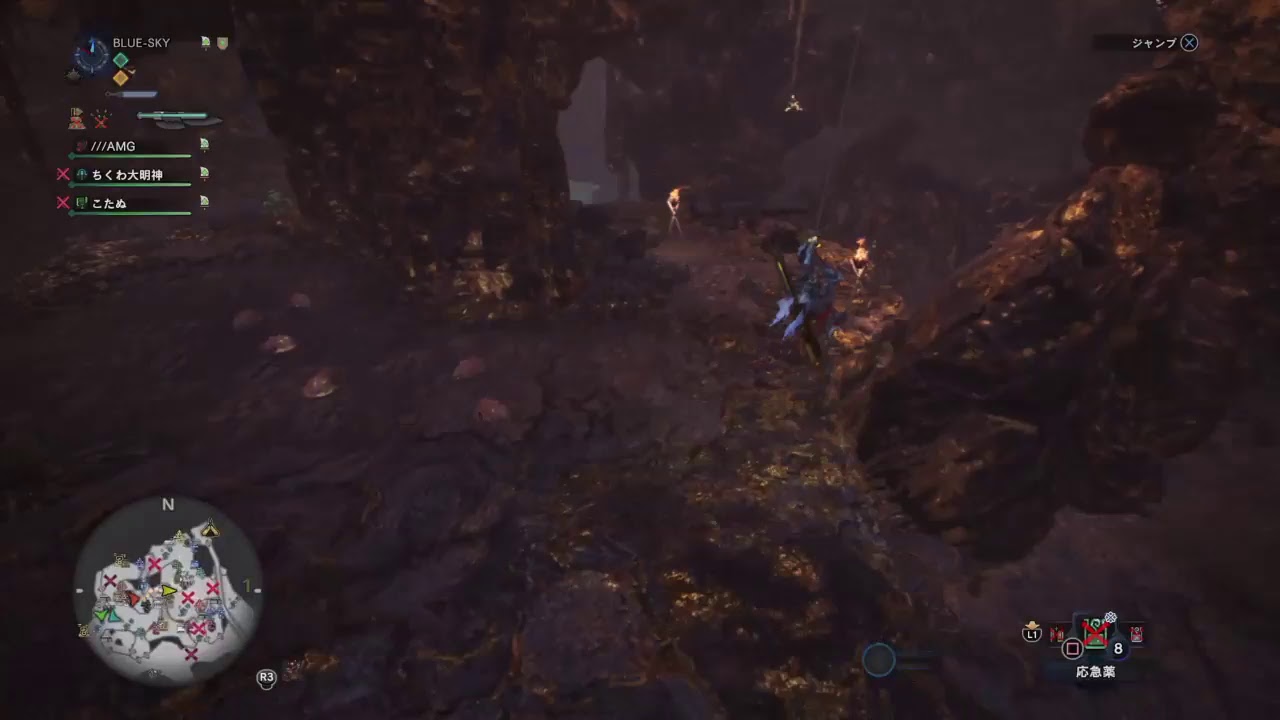This screenshot has height=720, width=1280.
Task: Click the Palico status icon near player bars
Action: tap(77, 119)
